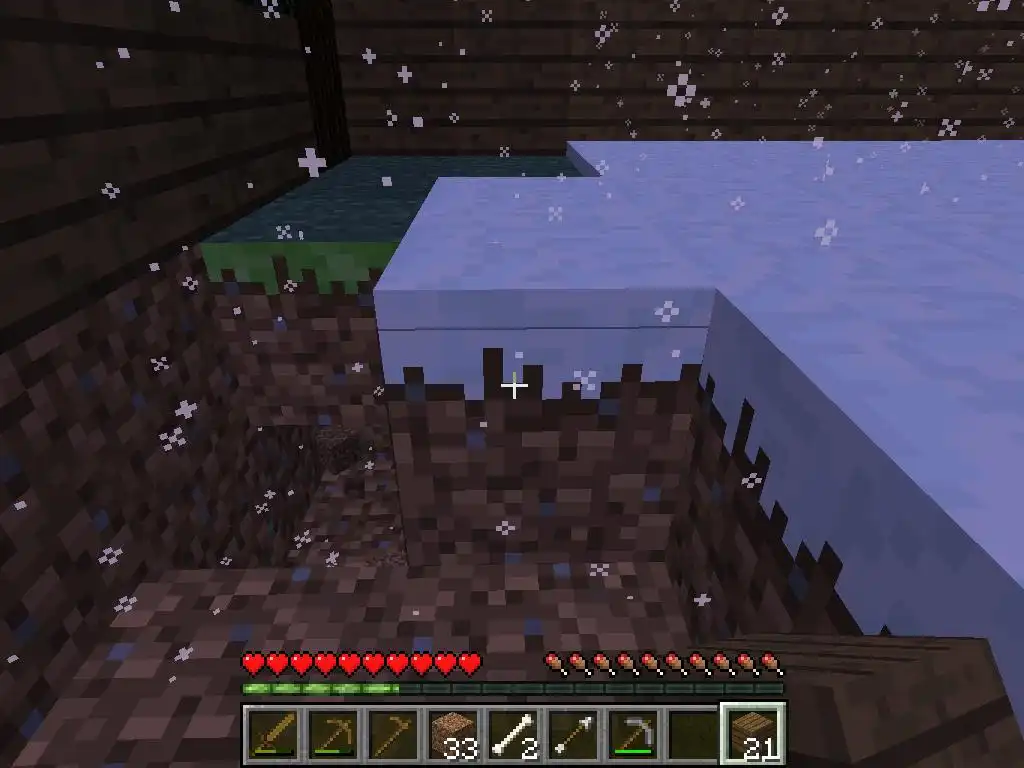Switch to the stone pickaxe slot
The width and height of the screenshot is (1024, 768).
[x=634, y=735]
